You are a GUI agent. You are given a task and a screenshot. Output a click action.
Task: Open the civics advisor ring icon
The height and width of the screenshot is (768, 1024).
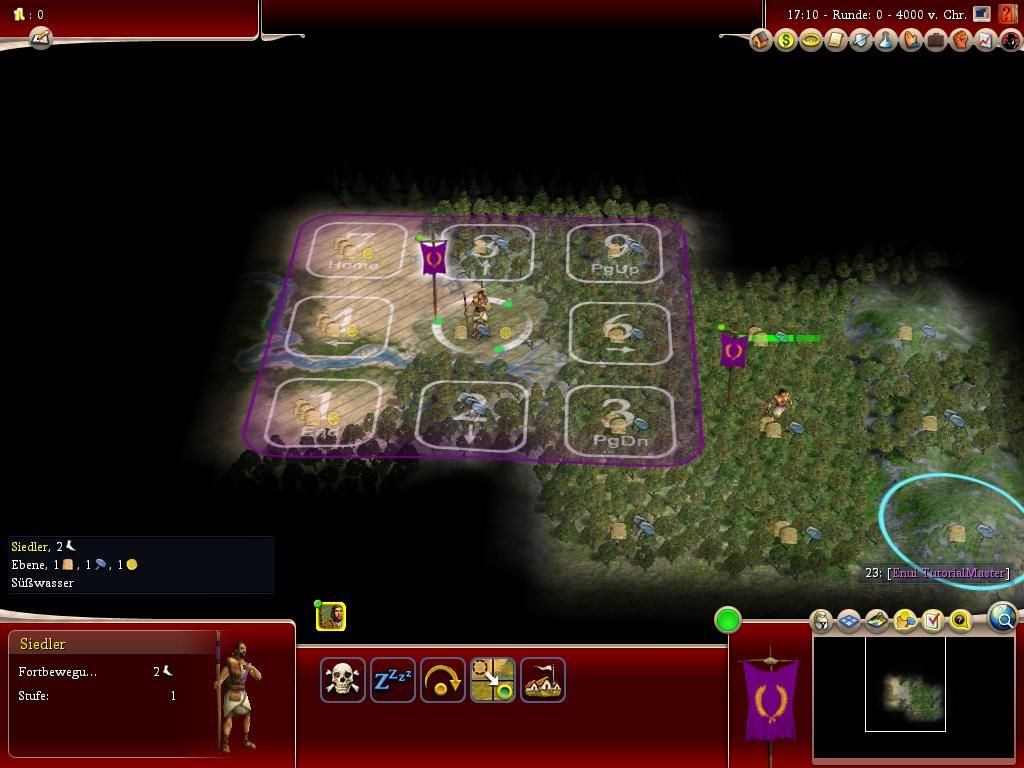(811, 41)
